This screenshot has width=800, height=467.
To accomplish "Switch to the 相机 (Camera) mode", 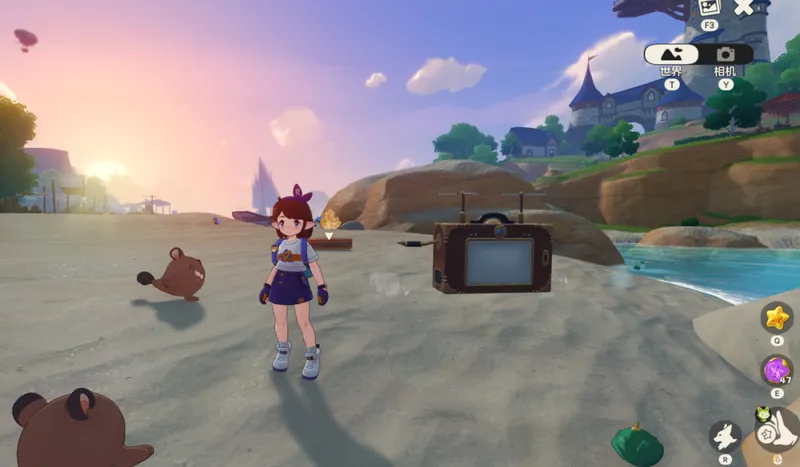I will [x=725, y=55].
